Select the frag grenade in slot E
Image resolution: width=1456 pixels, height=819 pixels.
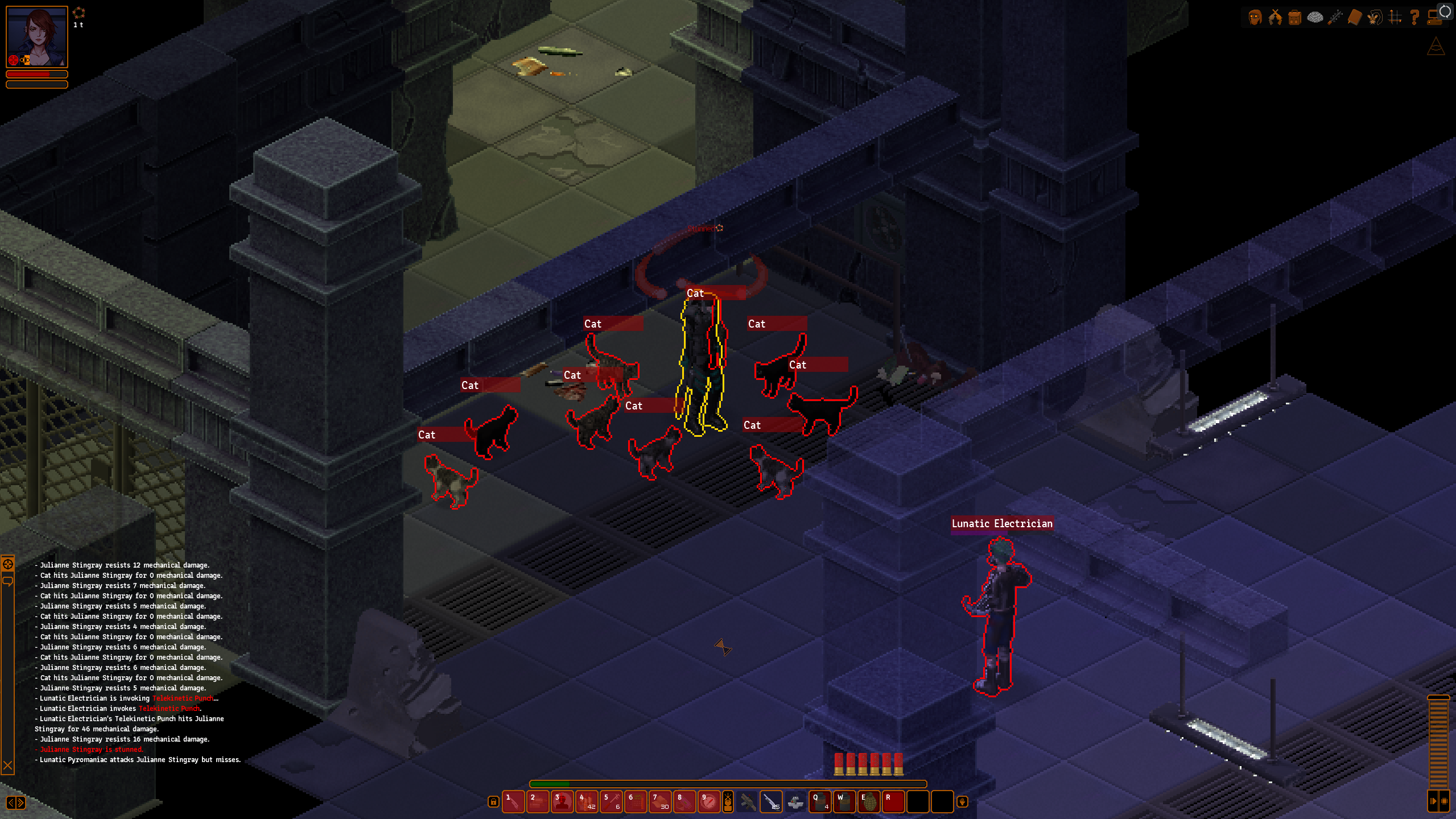[x=869, y=802]
